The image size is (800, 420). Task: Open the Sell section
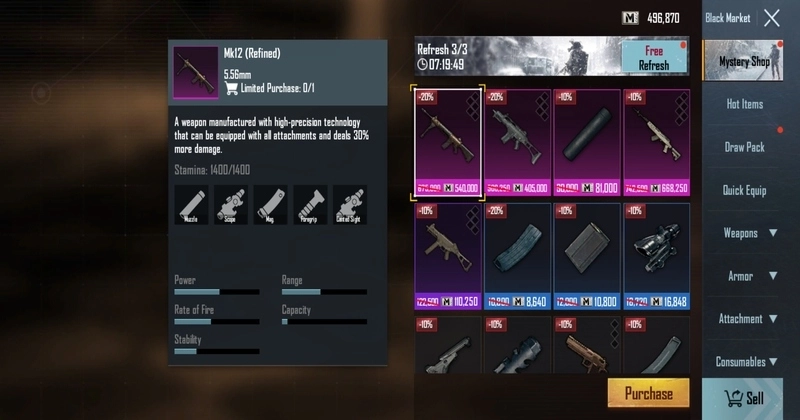(742, 398)
